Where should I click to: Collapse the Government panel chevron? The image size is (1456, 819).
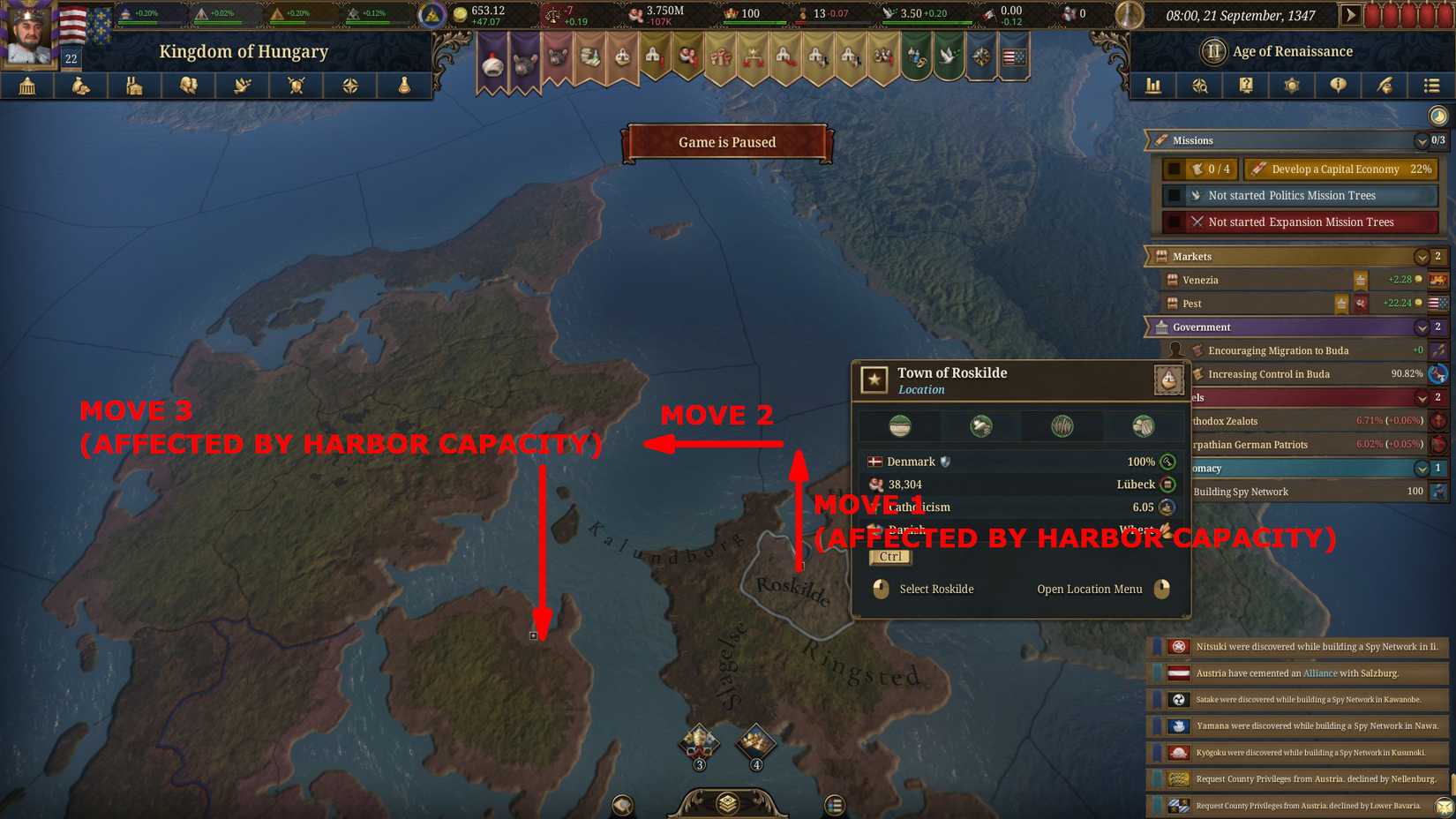[1422, 327]
